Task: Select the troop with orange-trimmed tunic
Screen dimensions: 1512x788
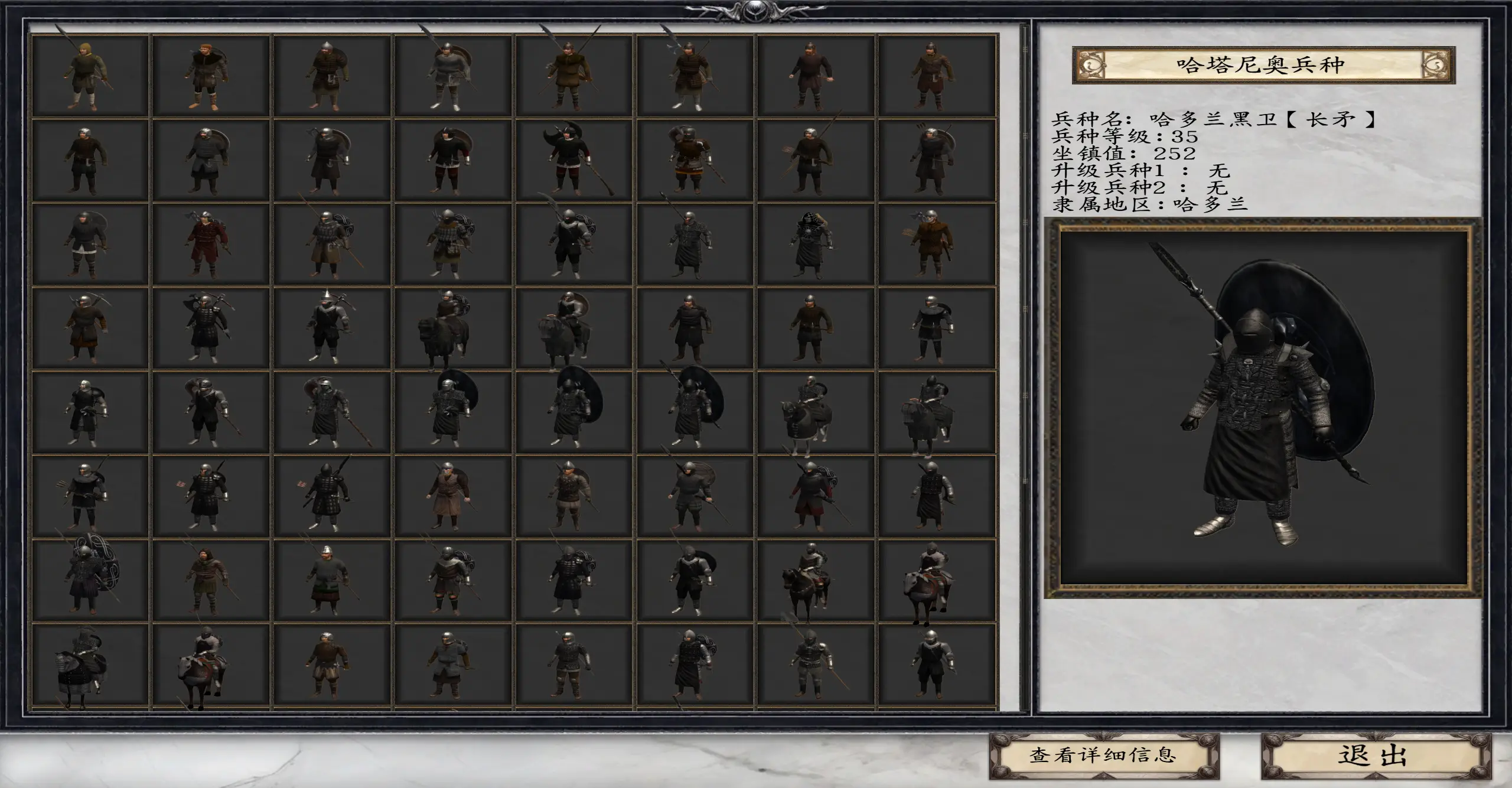Action: pyautogui.click(x=694, y=159)
